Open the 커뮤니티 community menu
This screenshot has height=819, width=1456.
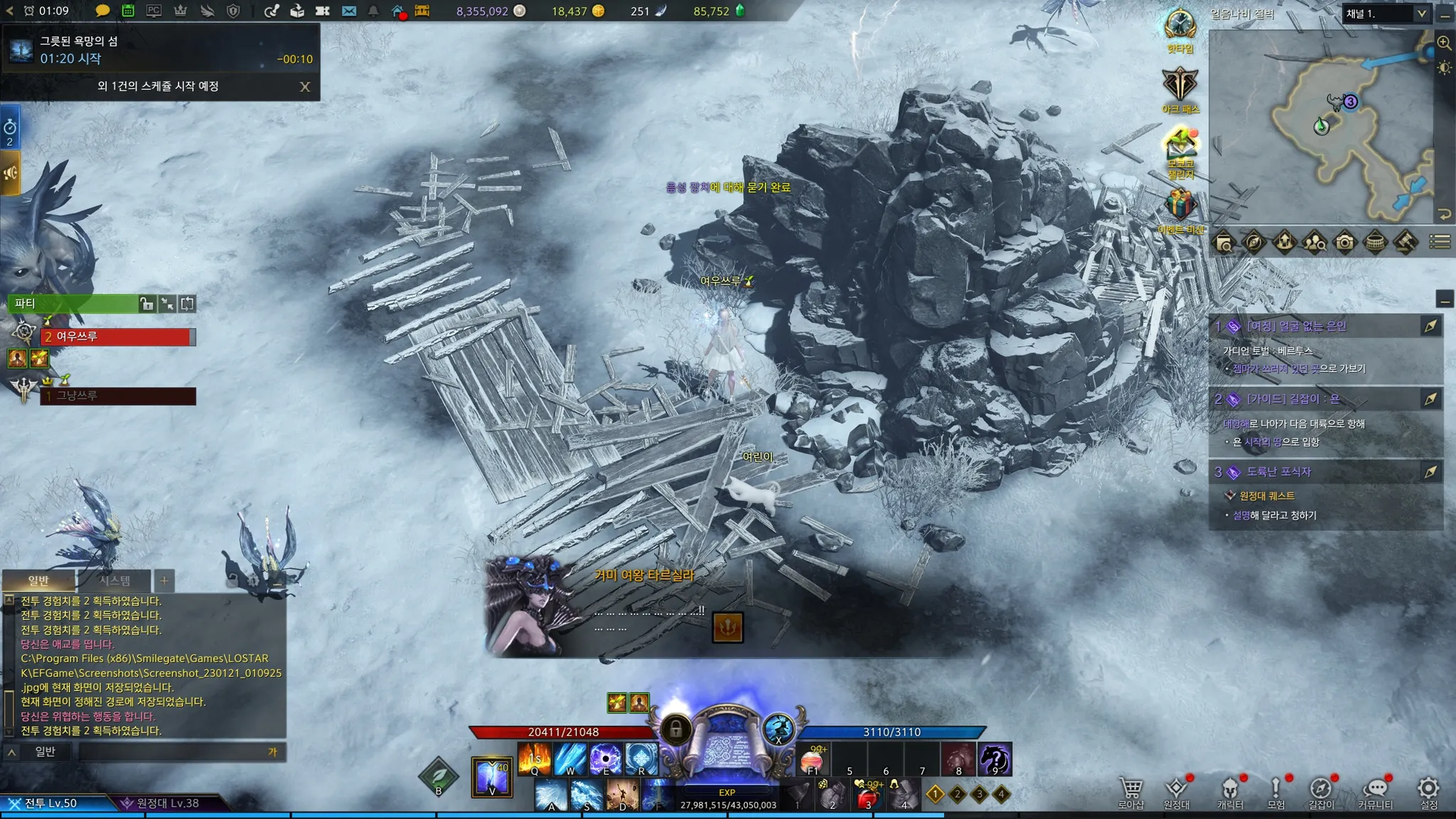click(1375, 792)
